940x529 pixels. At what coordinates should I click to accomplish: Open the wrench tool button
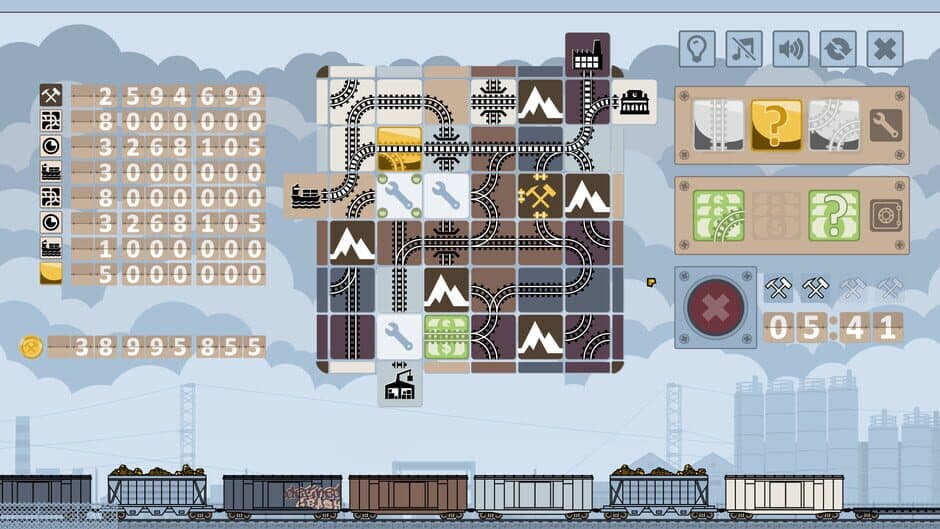[886, 125]
